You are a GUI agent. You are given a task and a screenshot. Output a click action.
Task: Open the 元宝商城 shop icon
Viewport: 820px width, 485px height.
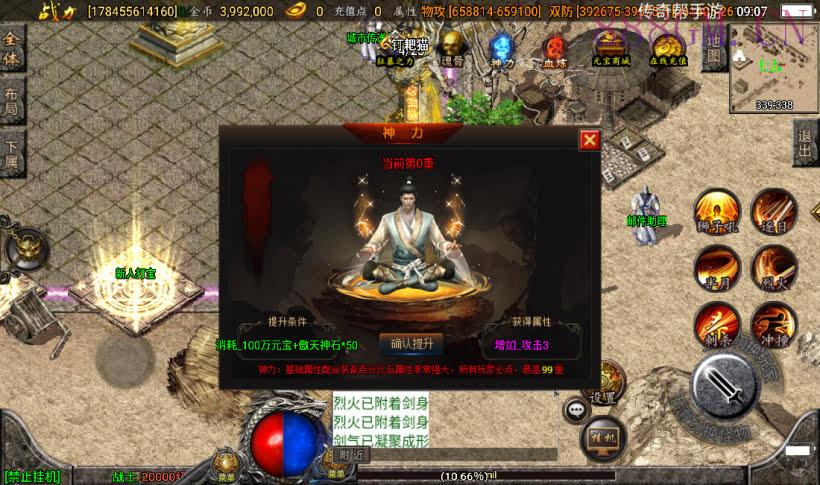pos(610,46)
